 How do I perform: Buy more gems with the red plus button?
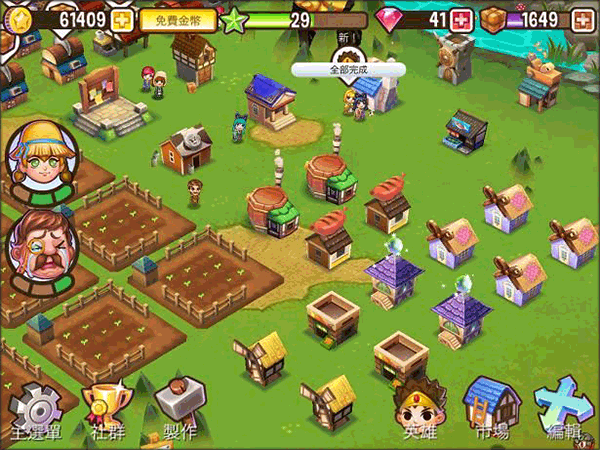pos(461,19)
